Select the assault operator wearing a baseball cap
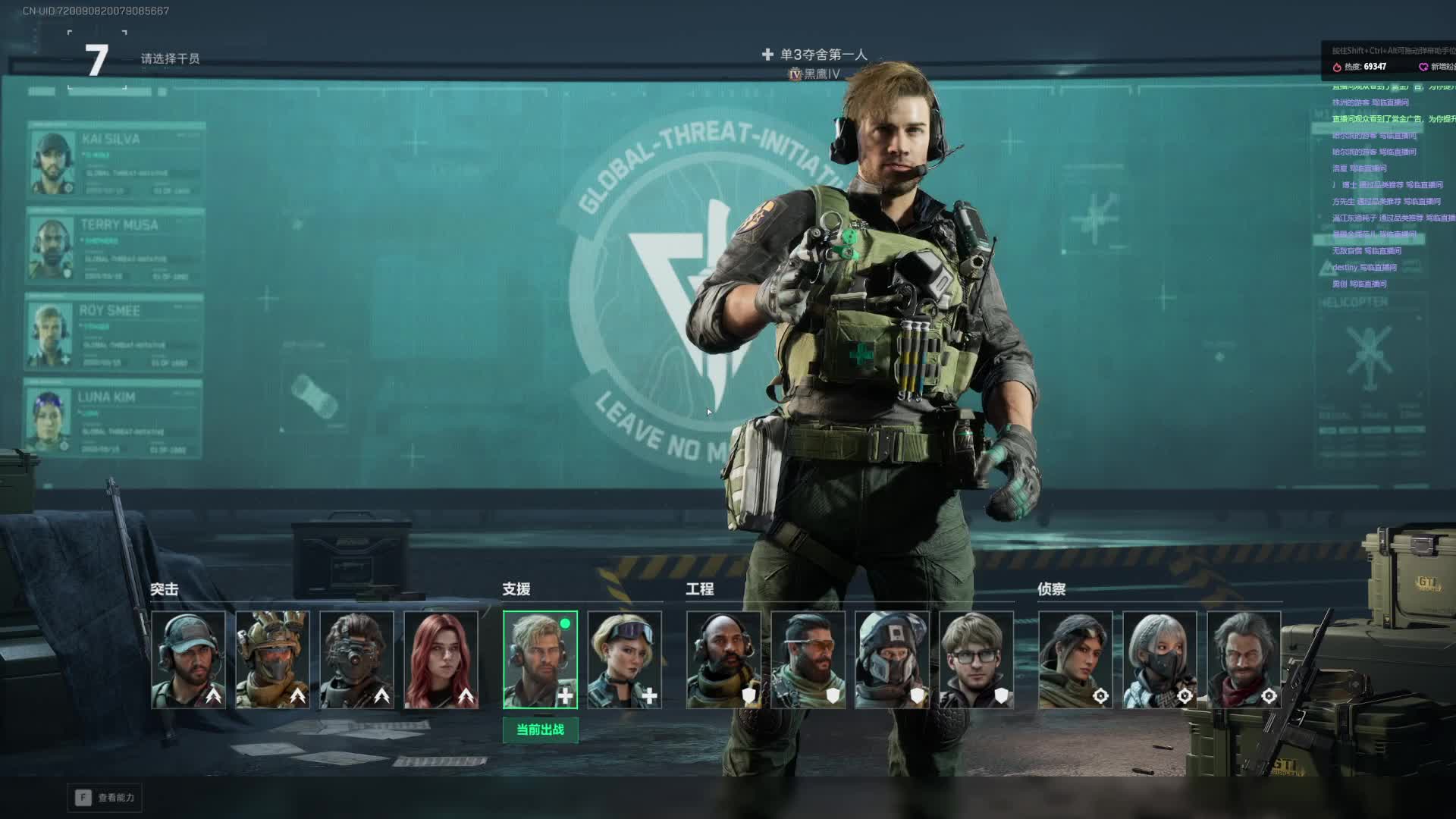 (x=188, y=660)
